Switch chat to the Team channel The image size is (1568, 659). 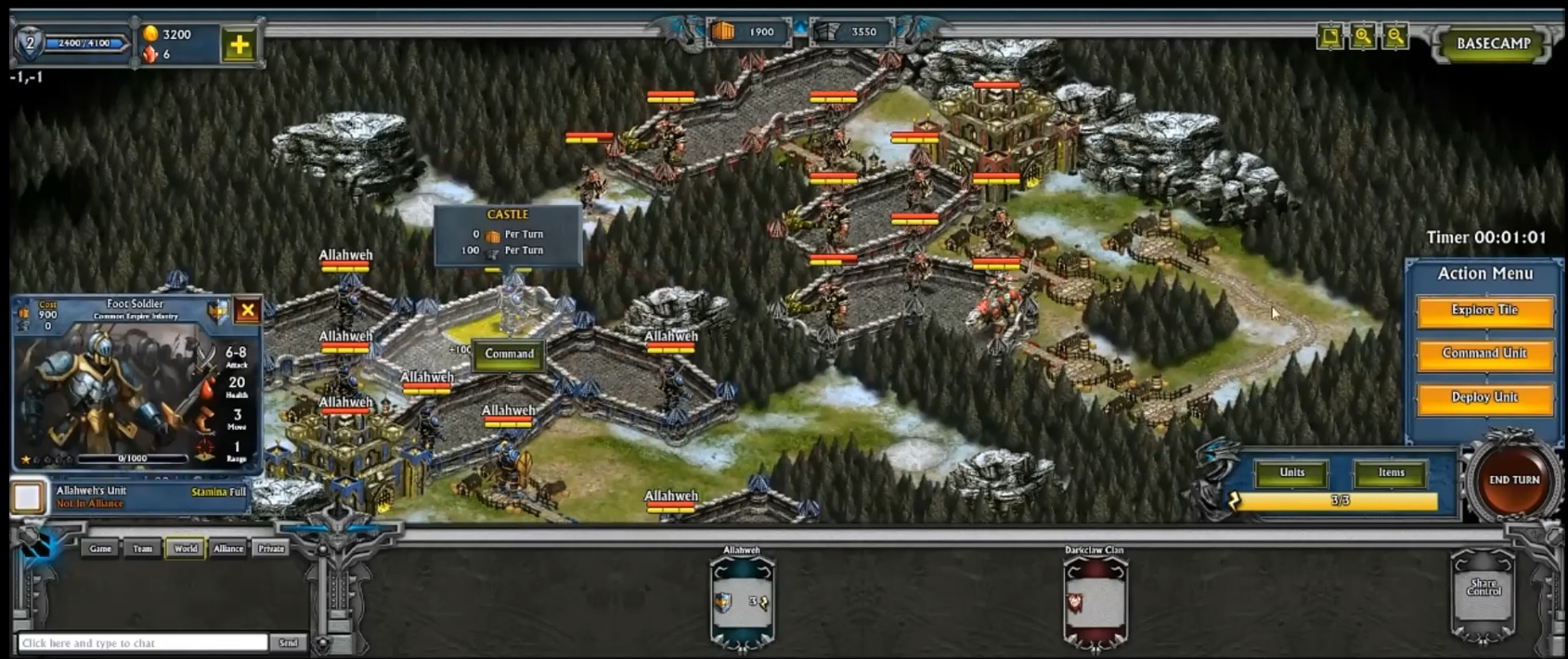click(x=142, y=549)
